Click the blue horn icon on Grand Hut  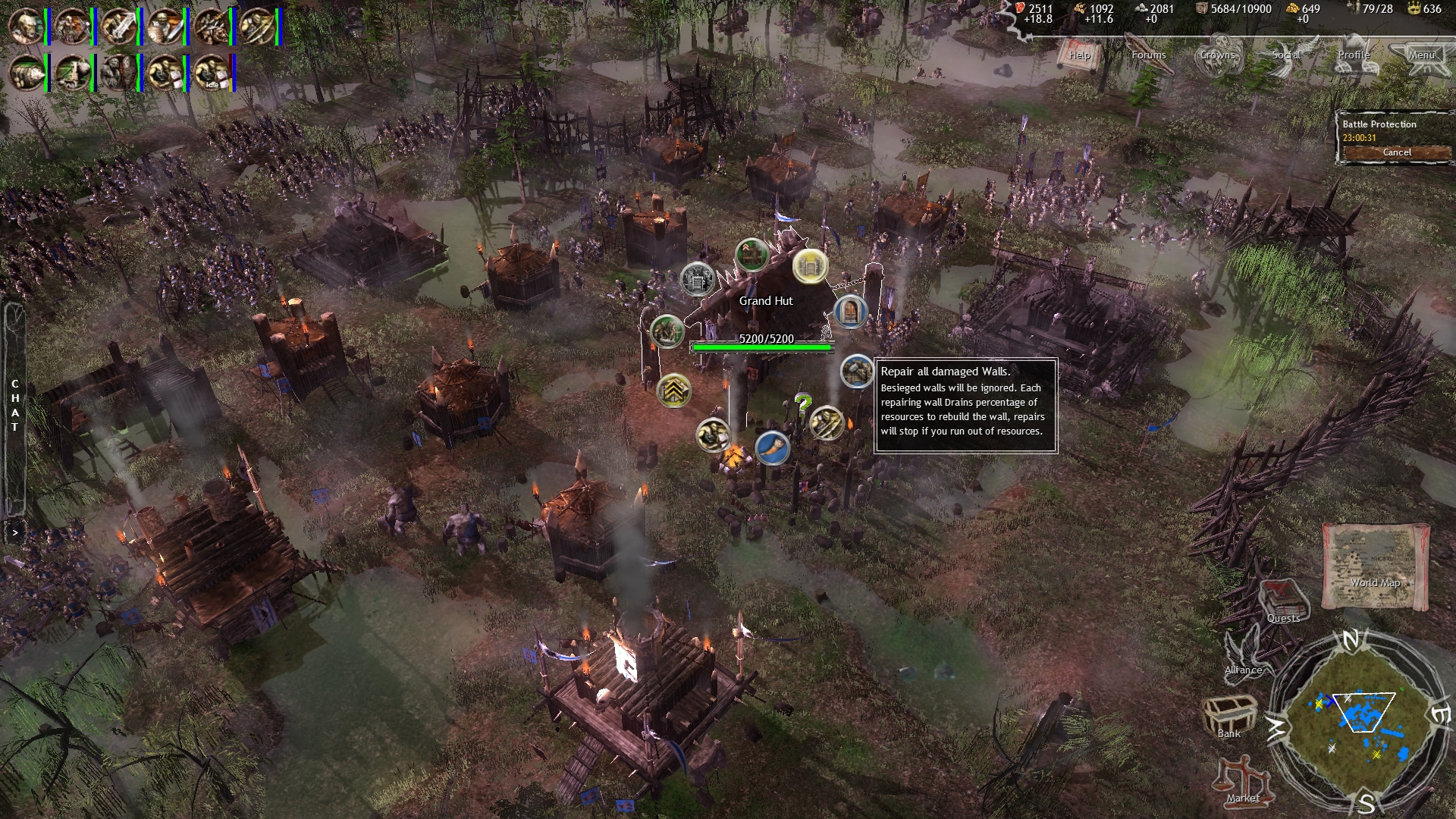[x=772, y=447]
